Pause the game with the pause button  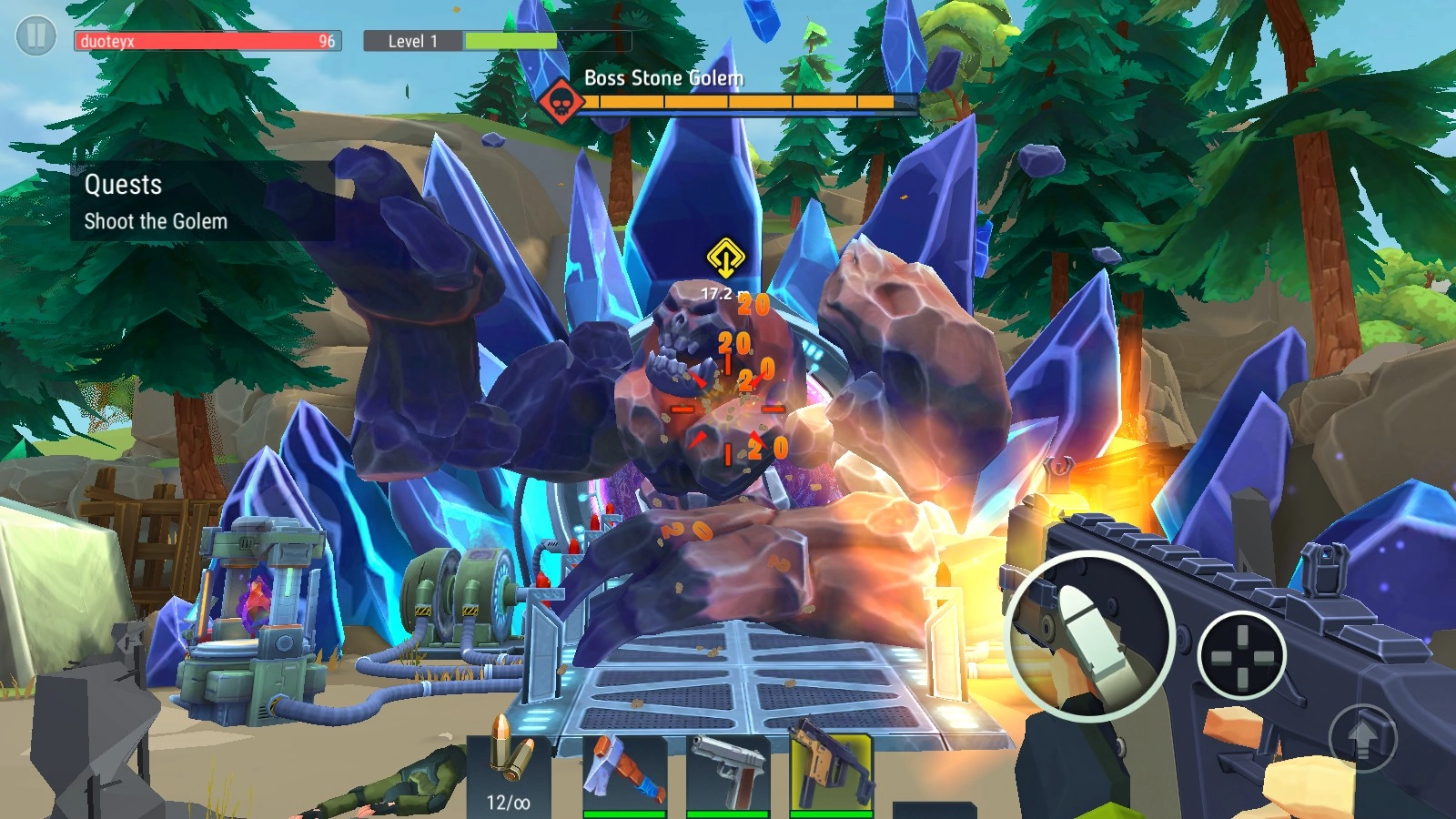(36, 36)
